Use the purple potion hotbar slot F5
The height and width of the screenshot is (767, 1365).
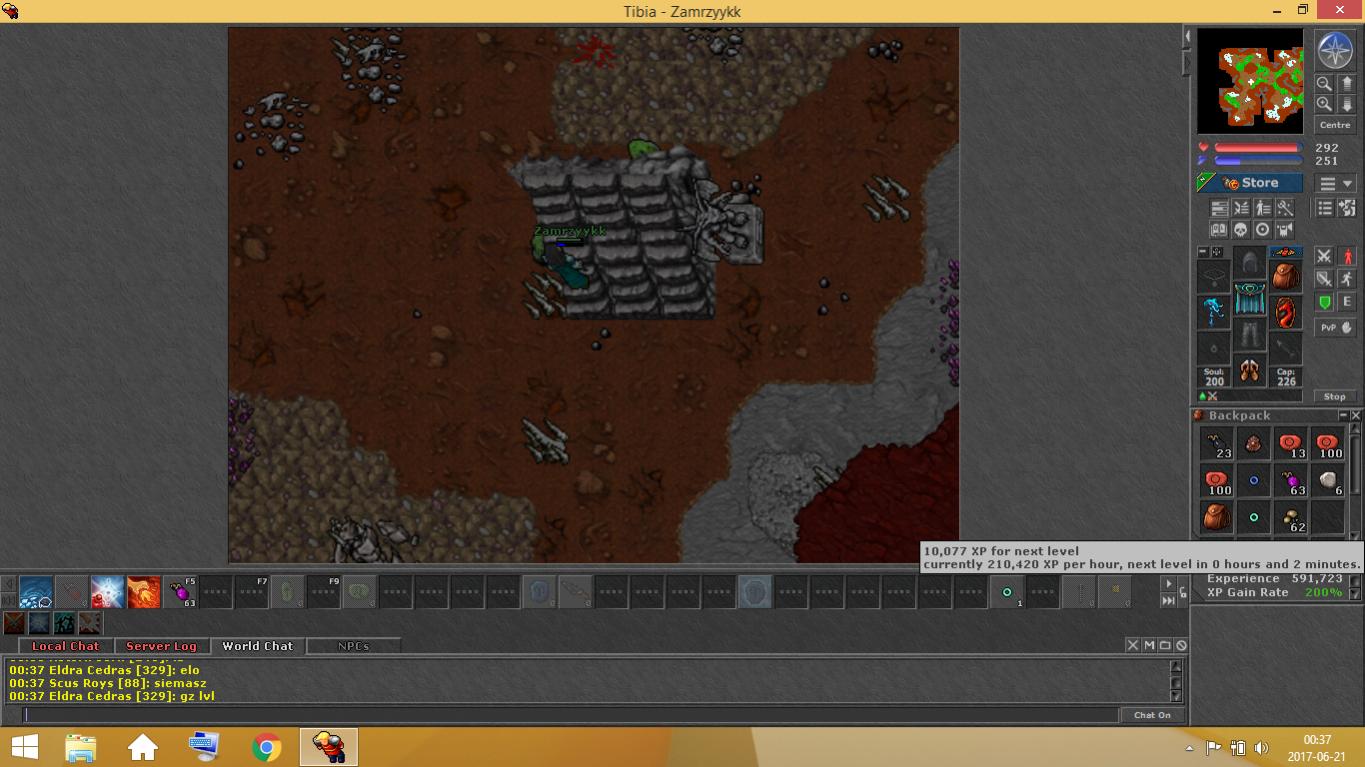(x=181, y=592)
